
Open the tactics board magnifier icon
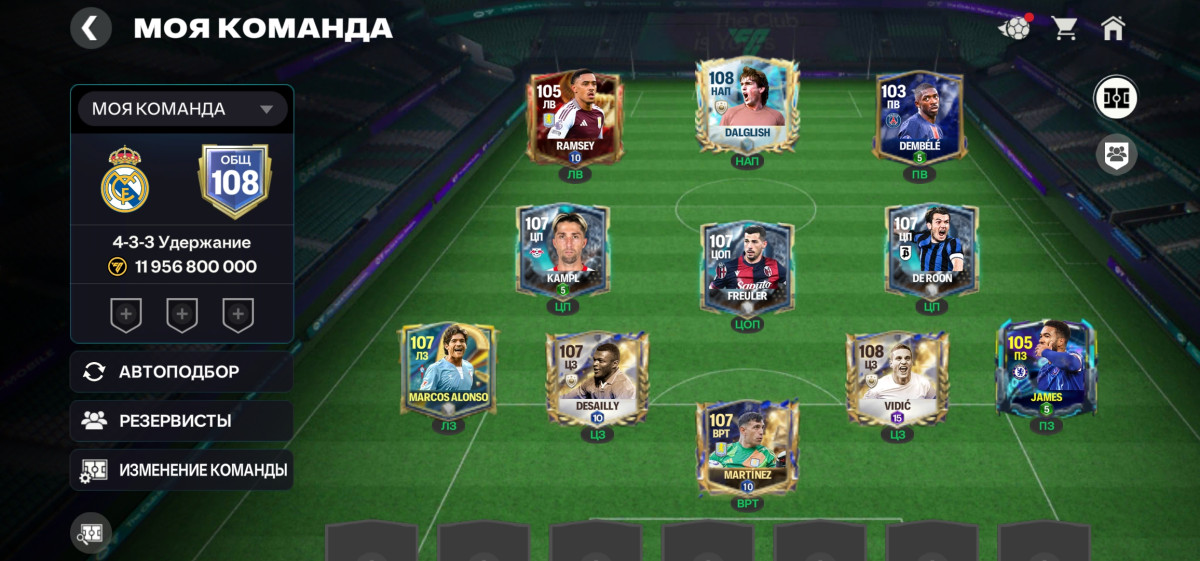pyautogui.click(x=90, y=533)
